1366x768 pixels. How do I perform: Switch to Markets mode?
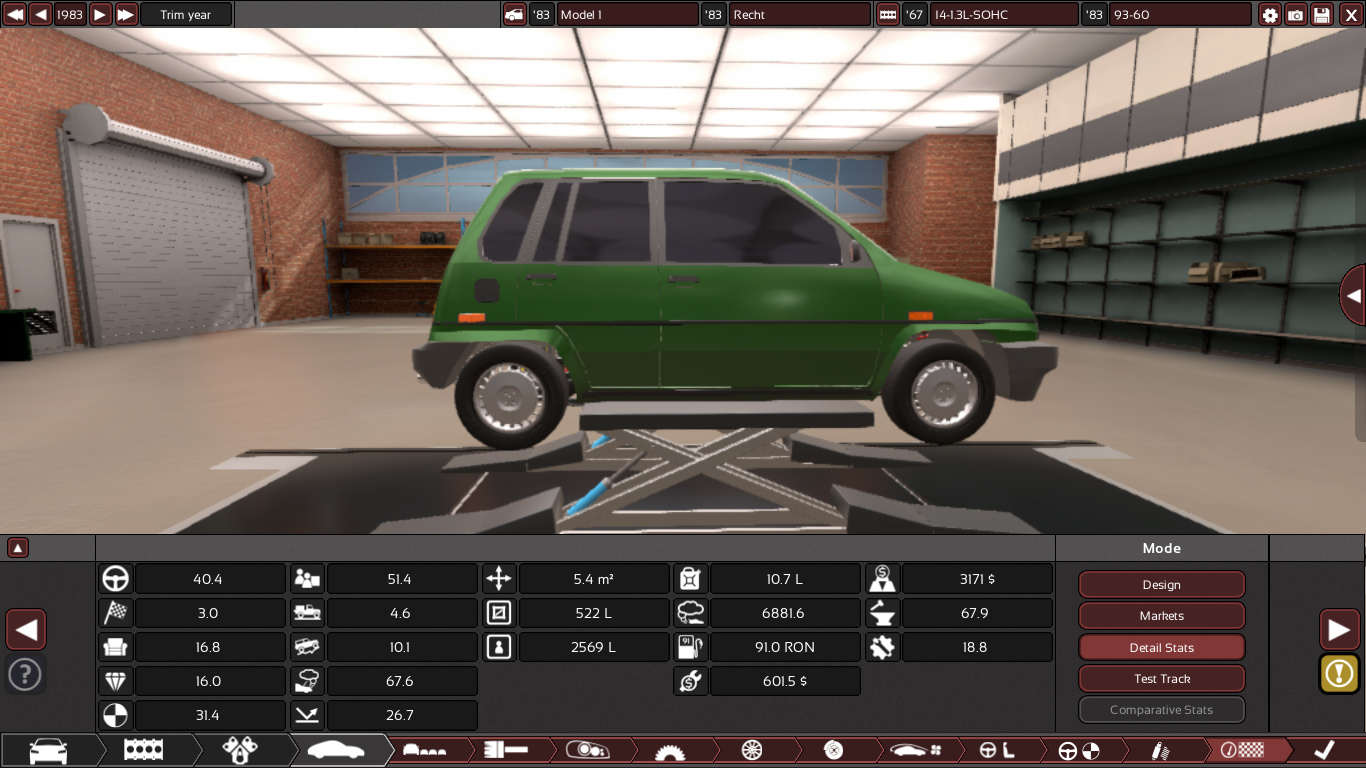click(1161, 616)
